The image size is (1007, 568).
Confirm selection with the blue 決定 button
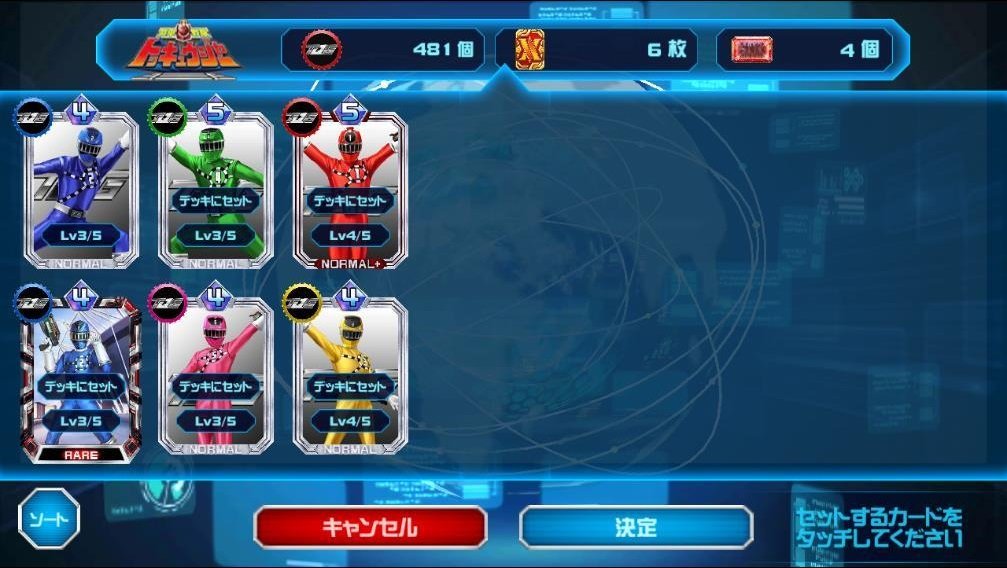636,527
